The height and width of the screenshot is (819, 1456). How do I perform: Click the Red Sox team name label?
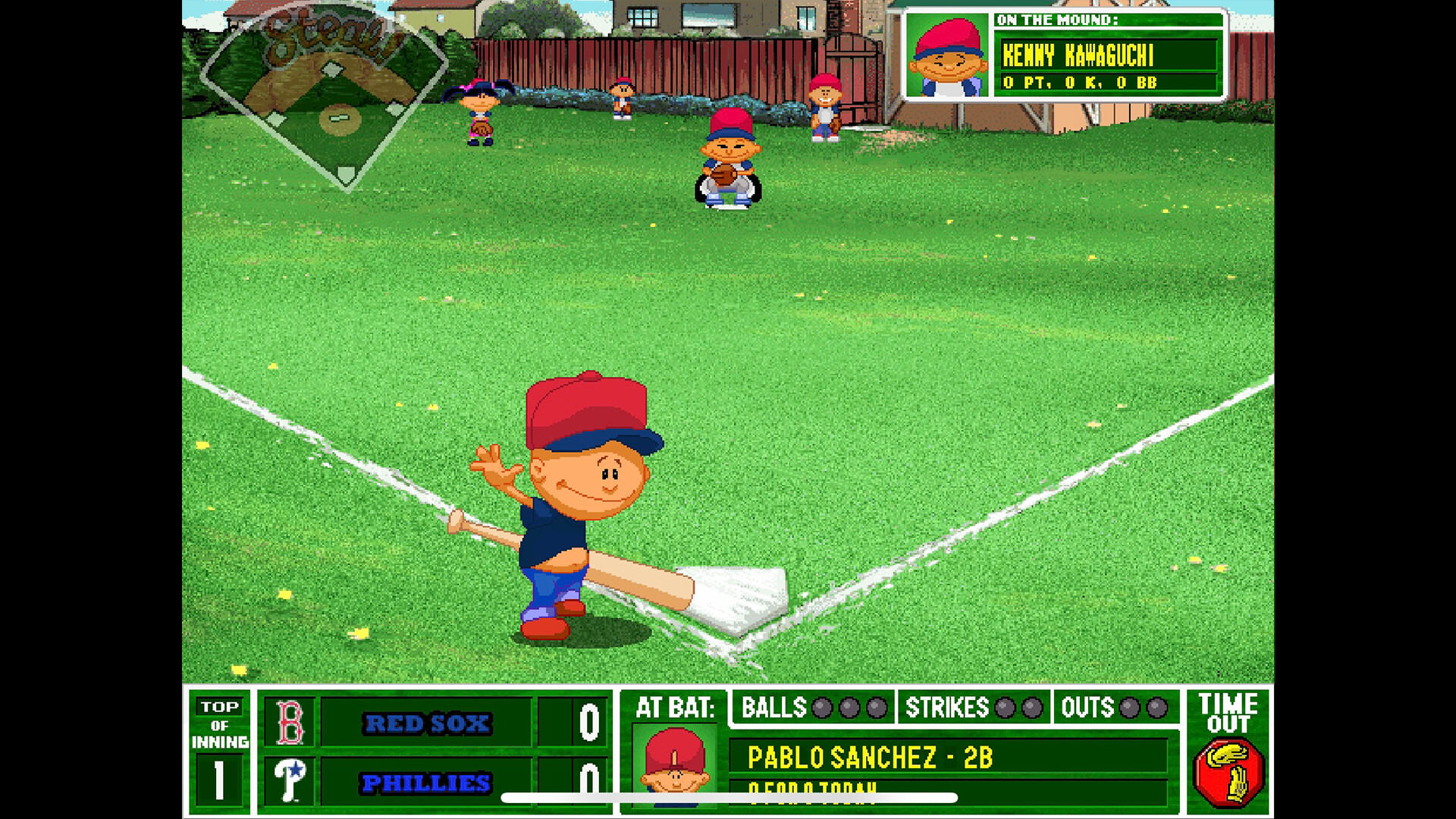428,723
